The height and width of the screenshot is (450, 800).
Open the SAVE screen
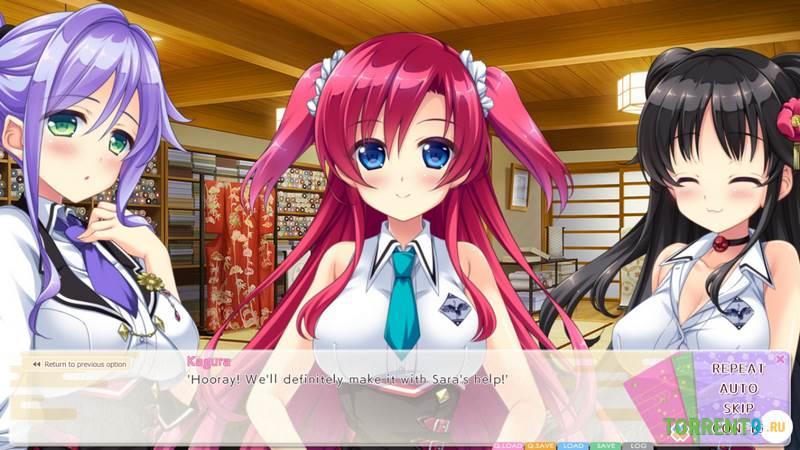click(x=604, y=445)
